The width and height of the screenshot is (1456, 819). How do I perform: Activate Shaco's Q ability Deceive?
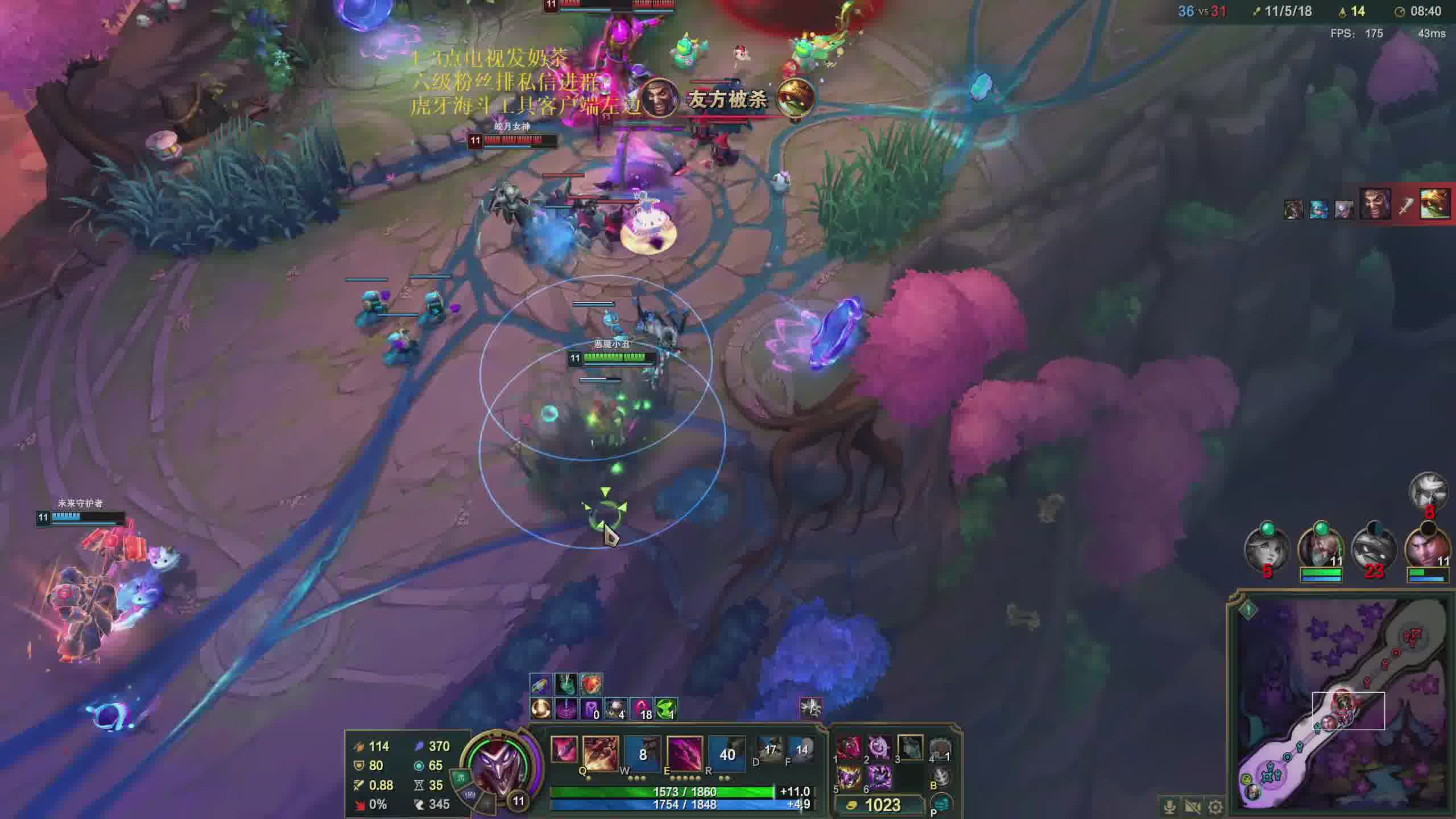(600, 754)
